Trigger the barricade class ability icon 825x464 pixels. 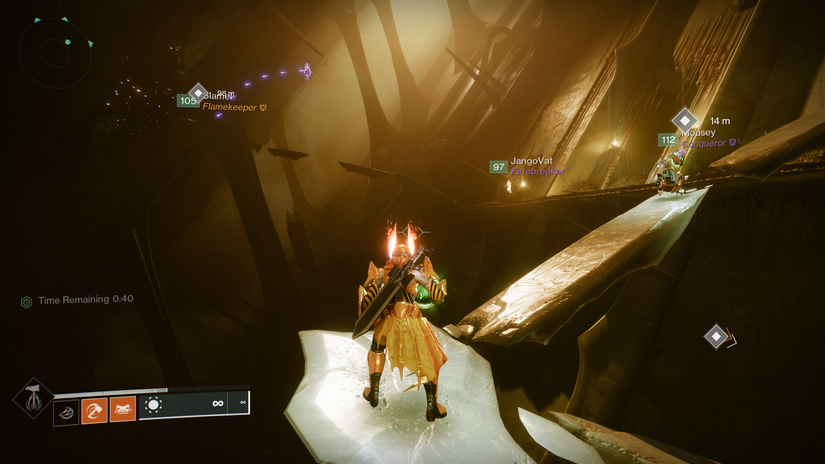(122, 409)
